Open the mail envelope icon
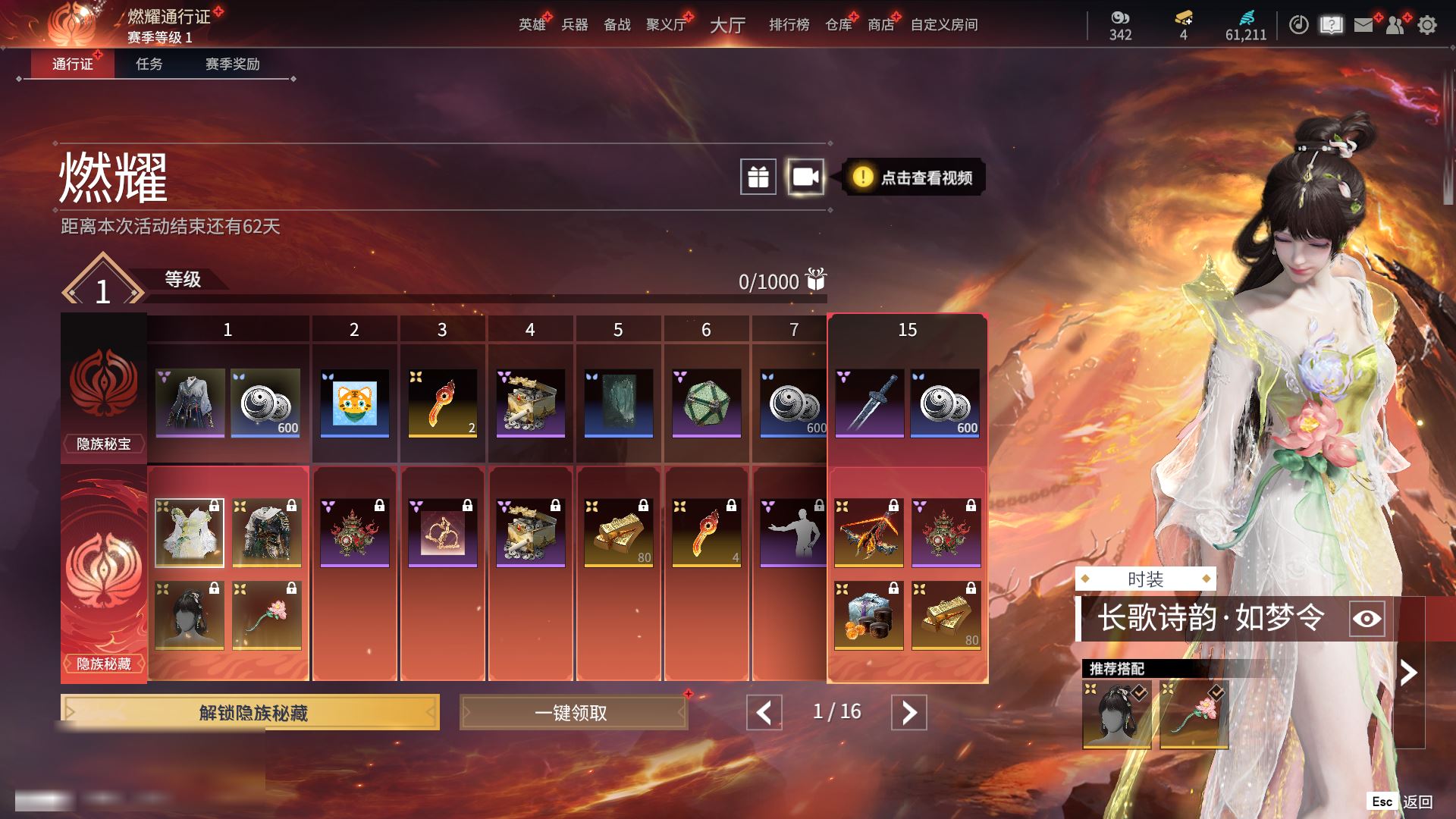Viewport: 1456px width, 819px height. pos(1363,25)
